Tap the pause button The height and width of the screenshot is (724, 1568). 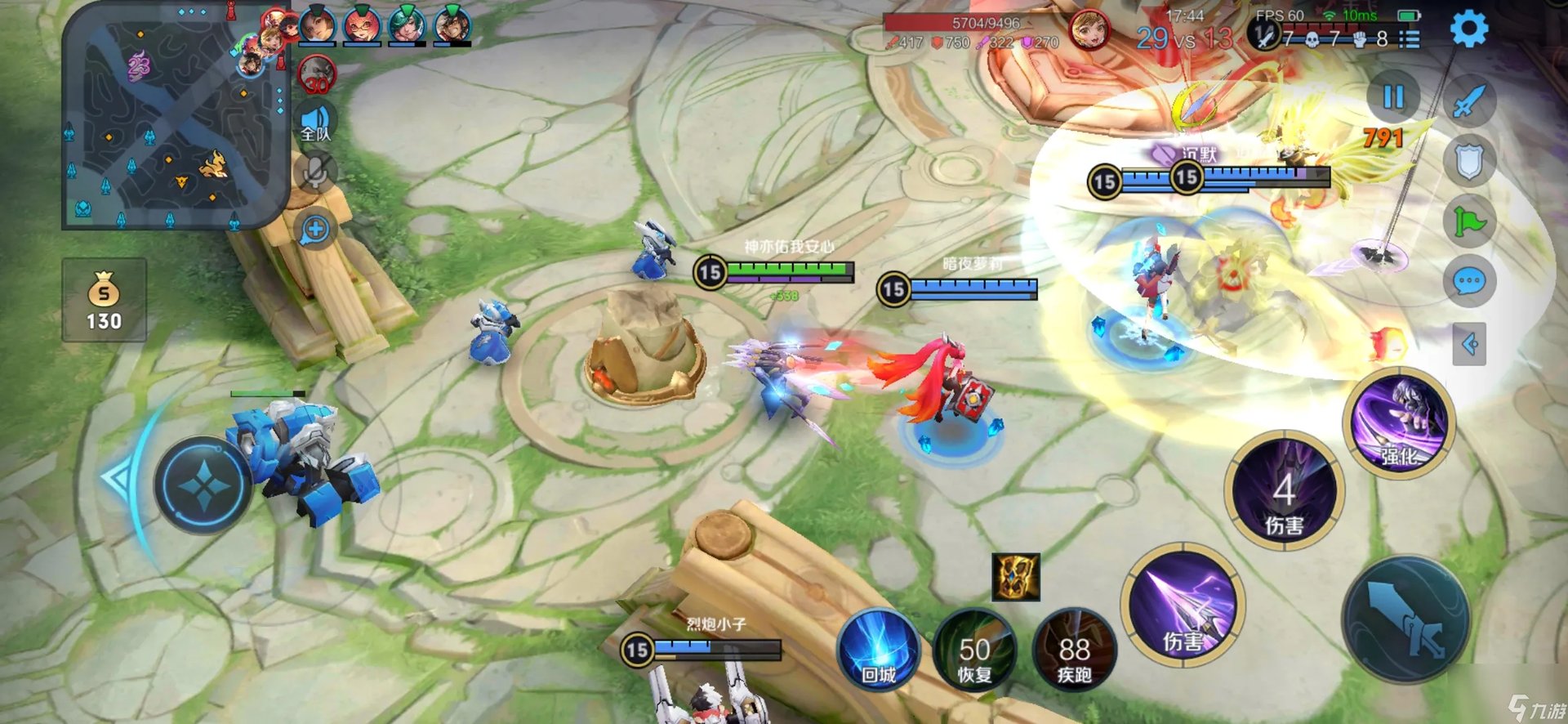tap(1393, 97)
